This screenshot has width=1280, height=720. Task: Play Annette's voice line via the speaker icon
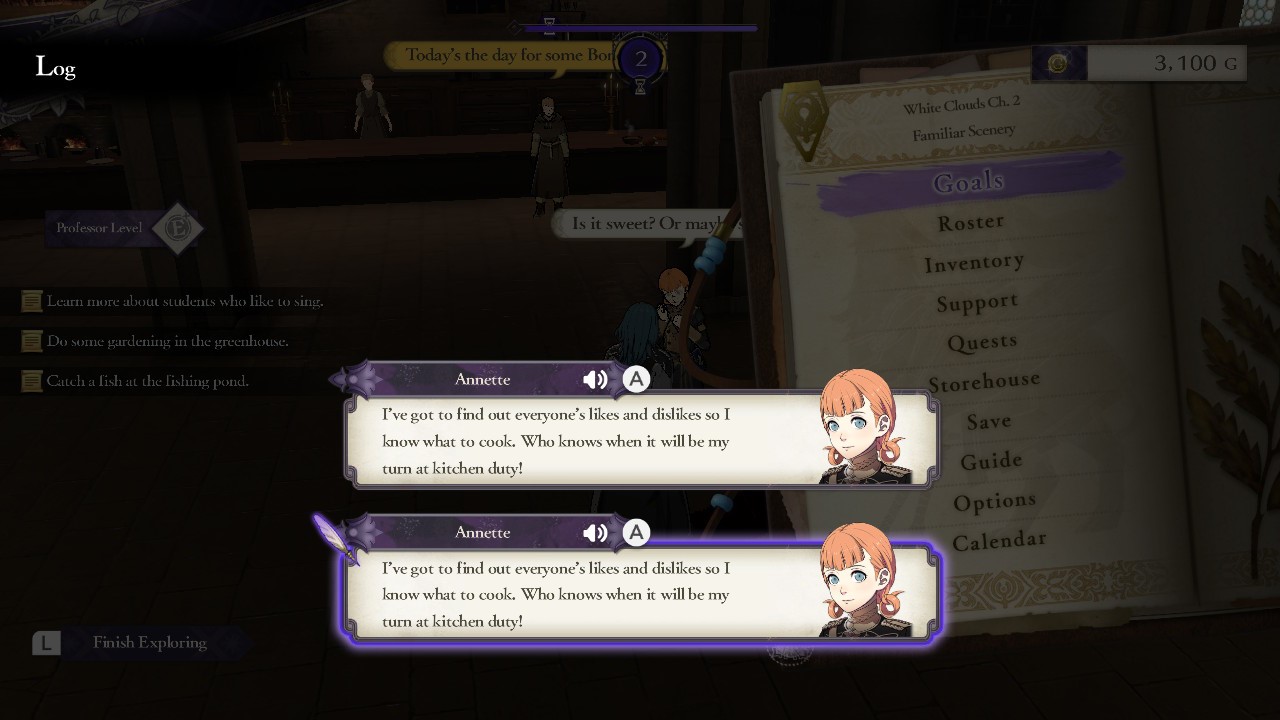[x=595, y=379]
